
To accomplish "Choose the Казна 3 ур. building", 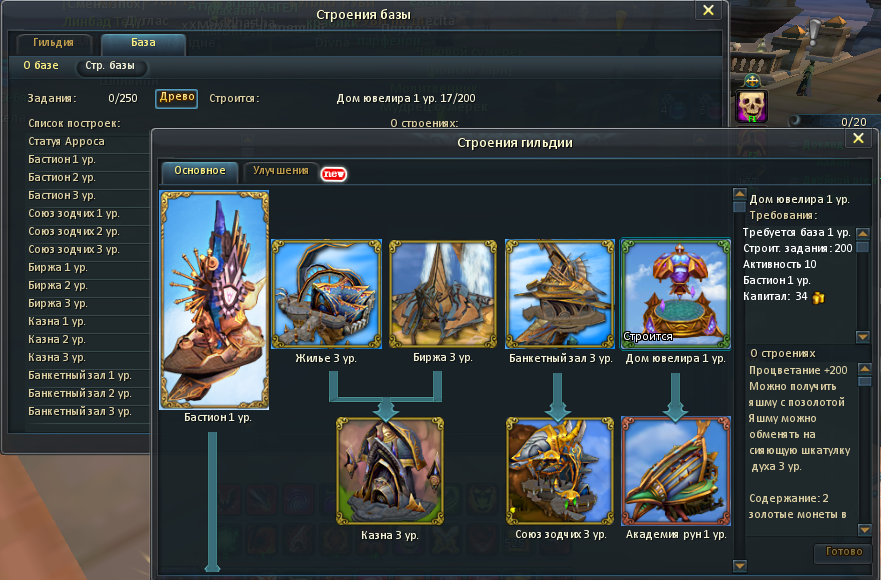I will coord(389,471).
